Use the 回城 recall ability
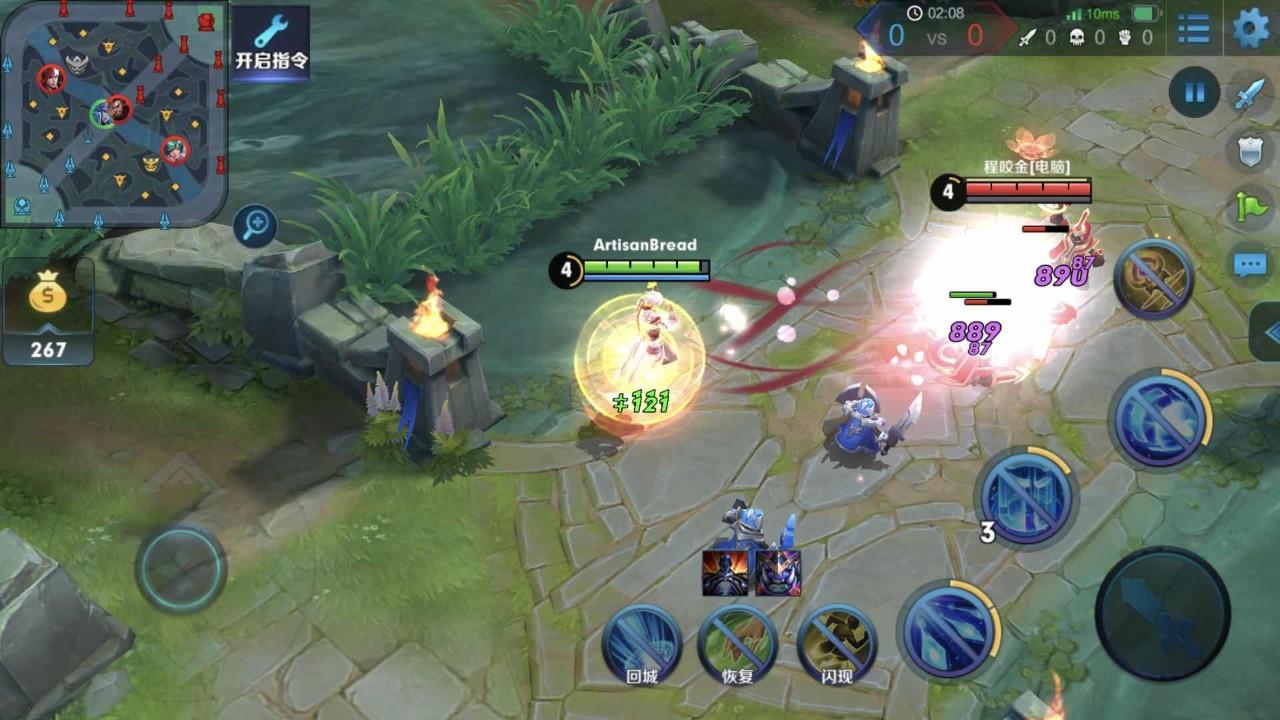This screenshot has width=1280, height=720. coord(641,643)
